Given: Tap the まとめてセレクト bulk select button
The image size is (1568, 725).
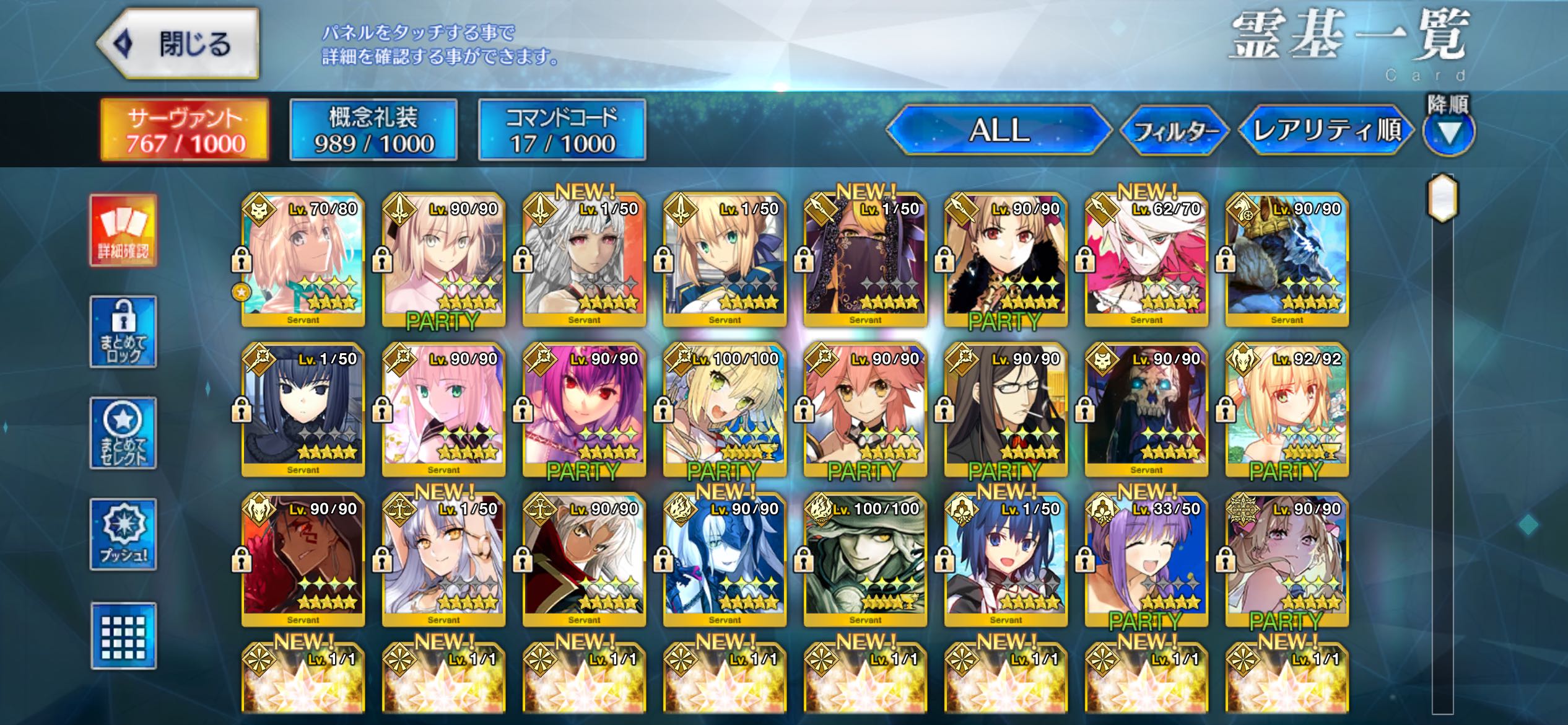Looking at the screenshot, I should pyautogui.click(x=123, y=433).
